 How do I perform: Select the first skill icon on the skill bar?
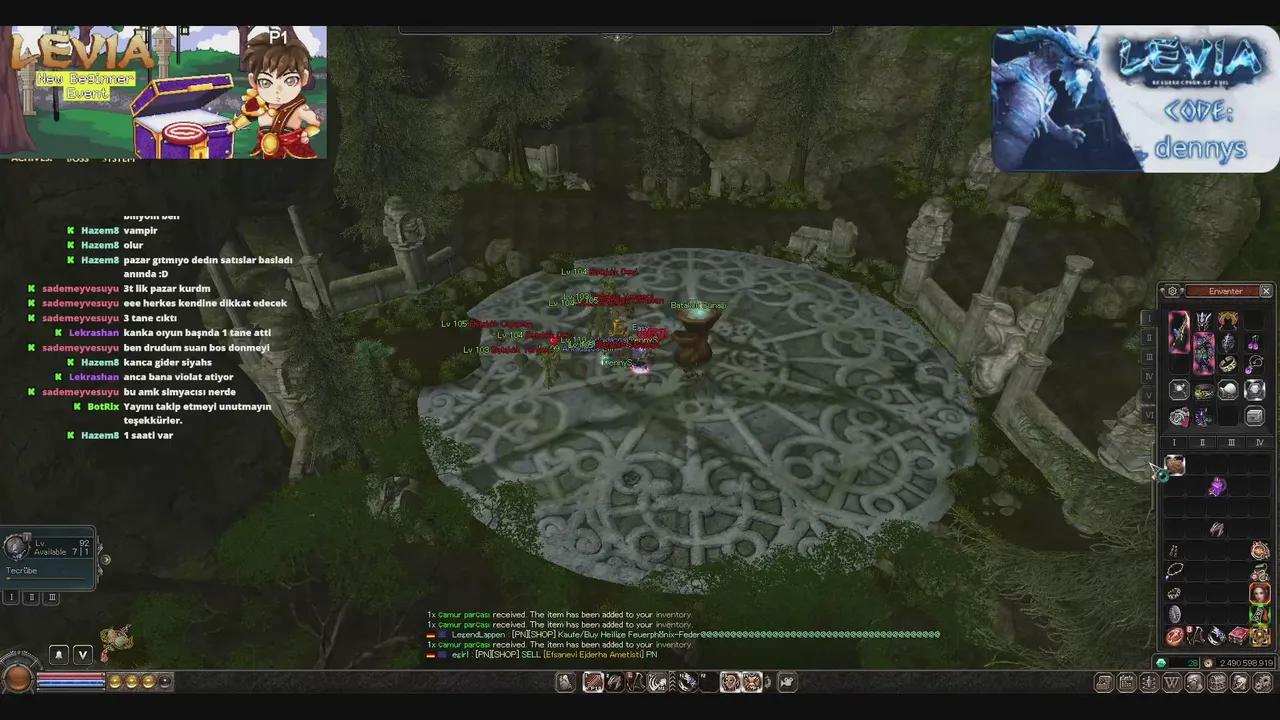tap(593, 683)
